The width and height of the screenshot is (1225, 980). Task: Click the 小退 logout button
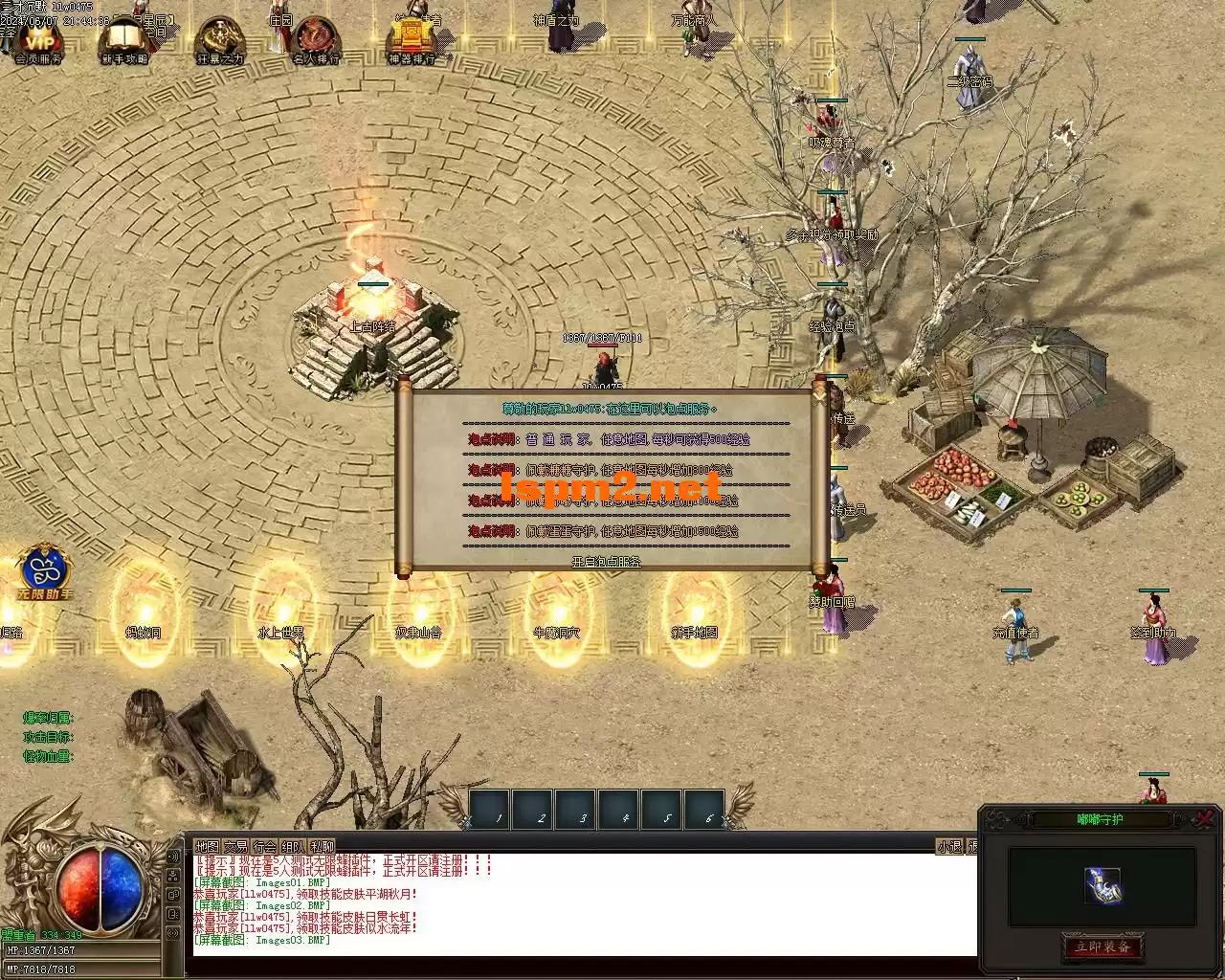[x=948, y=846]
